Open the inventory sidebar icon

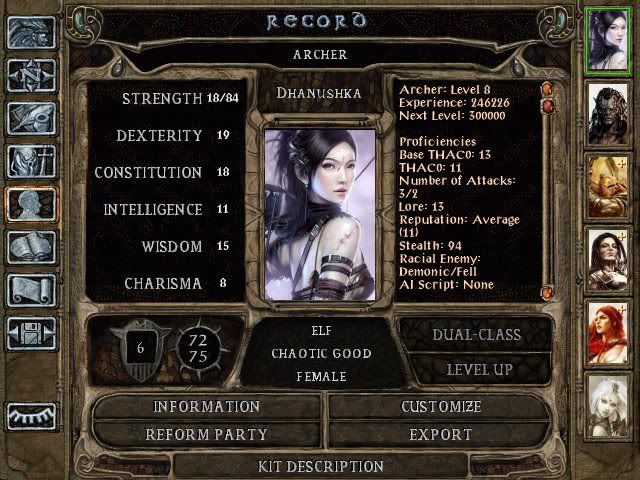tap(32, 161)
